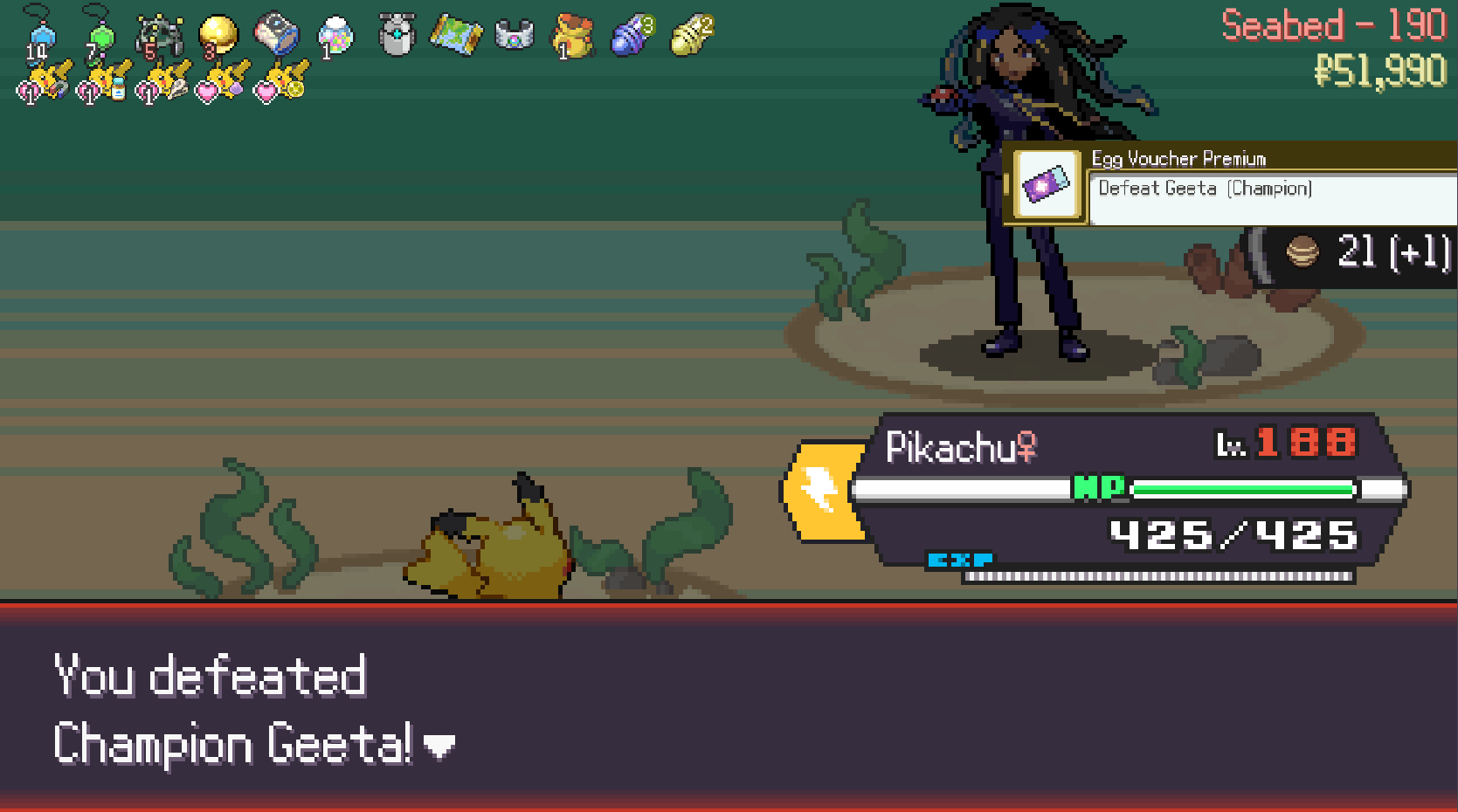Click the orange berry pouch icon
The image size is (1458, 812).
tap(573, 37)
